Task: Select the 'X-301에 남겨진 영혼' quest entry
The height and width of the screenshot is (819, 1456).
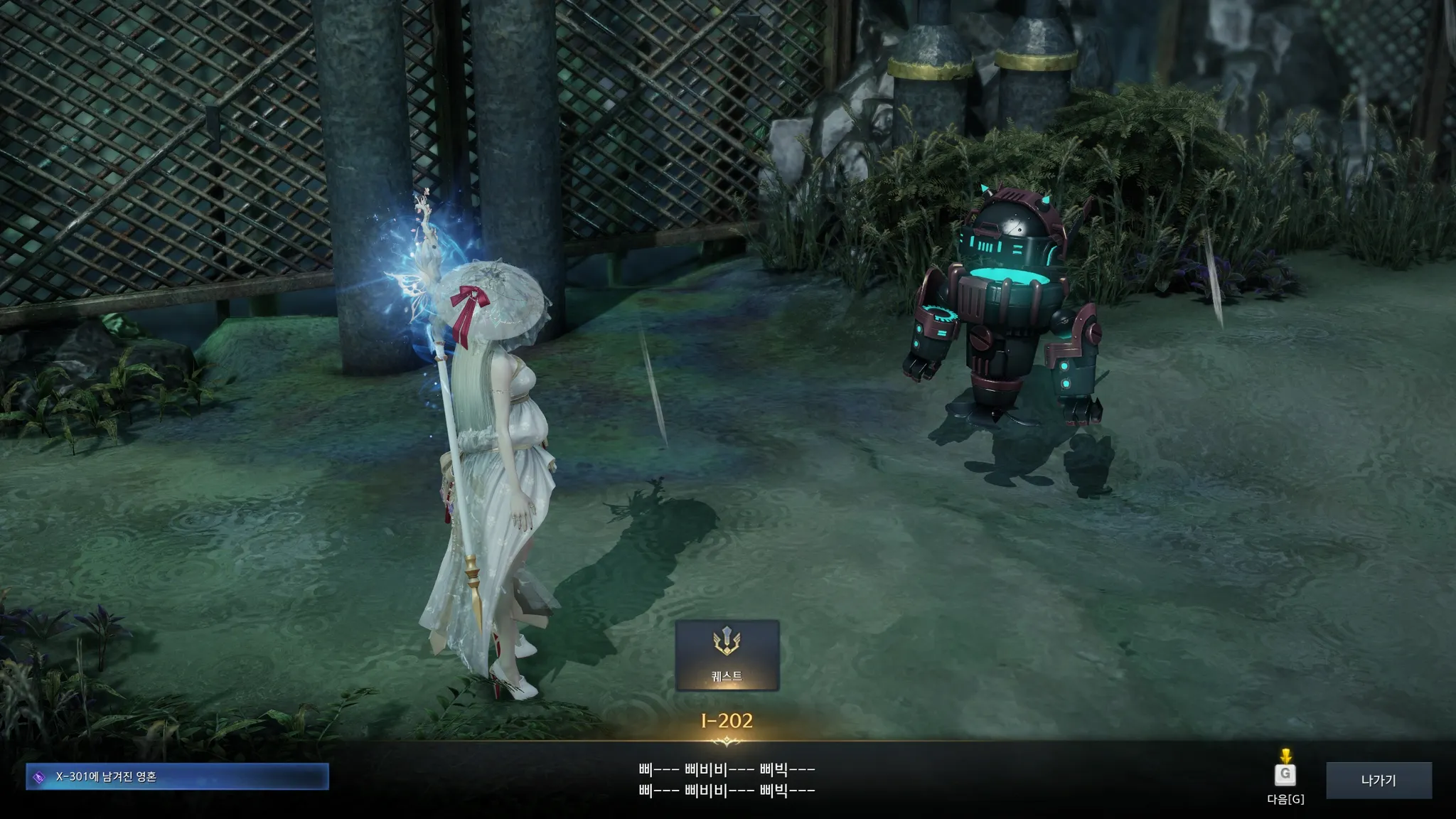Action: click(177, 777)
